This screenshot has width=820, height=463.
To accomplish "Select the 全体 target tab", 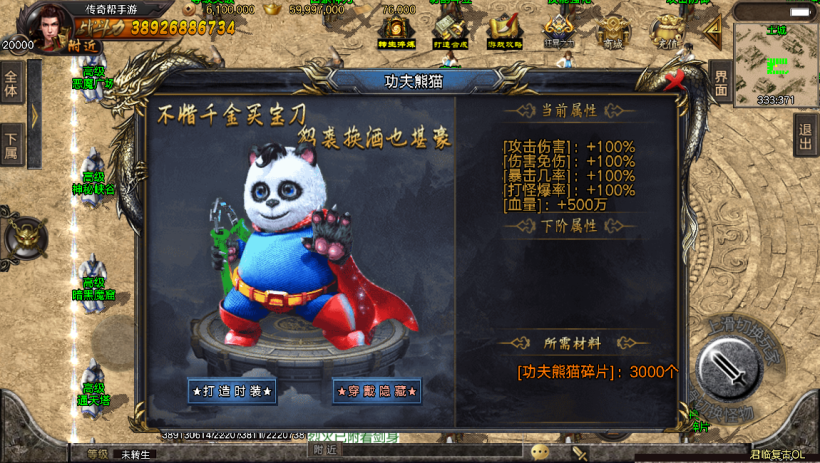I will point(11,84).
